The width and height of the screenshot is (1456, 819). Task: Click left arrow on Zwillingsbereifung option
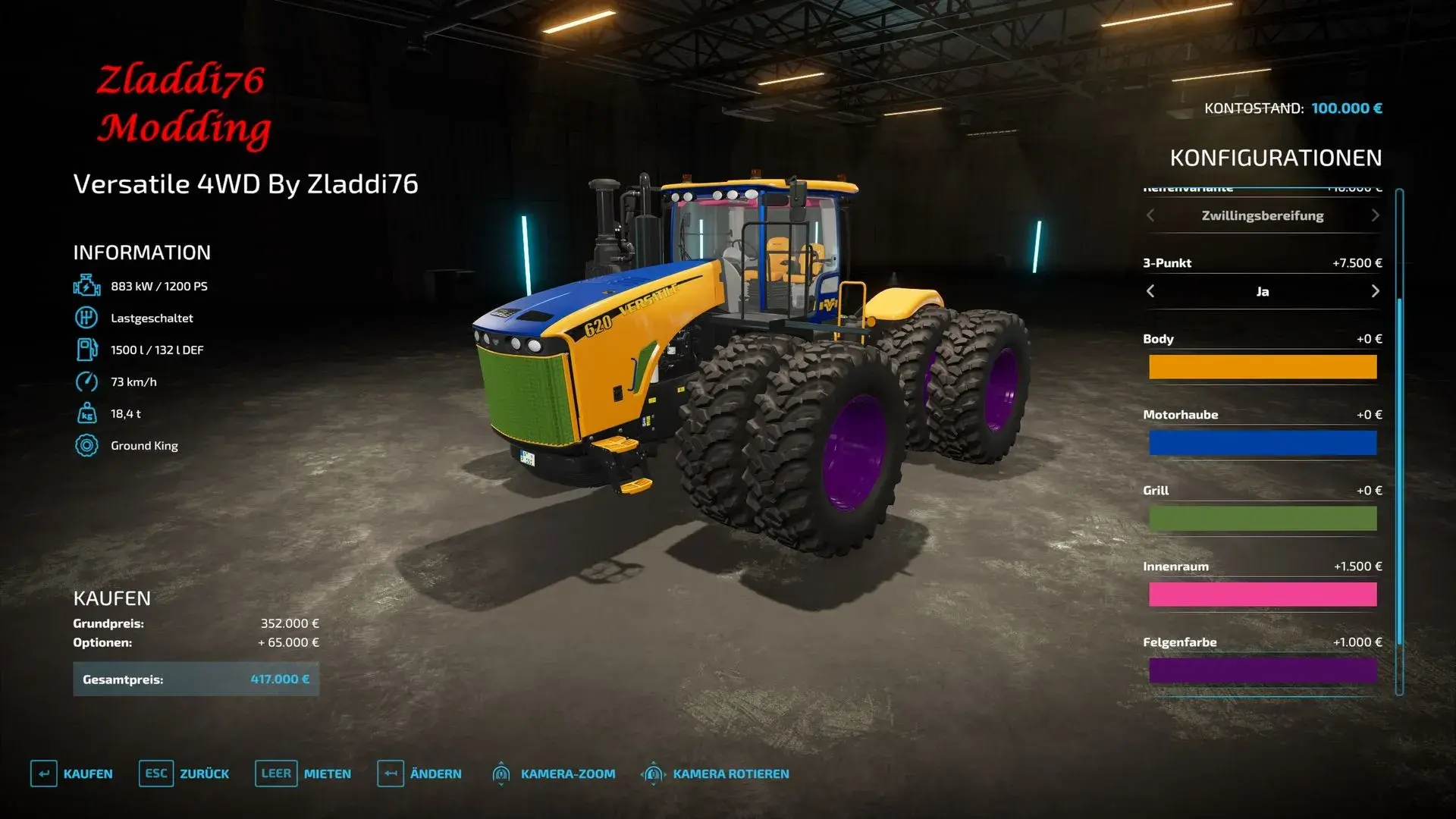point(1150,215)
